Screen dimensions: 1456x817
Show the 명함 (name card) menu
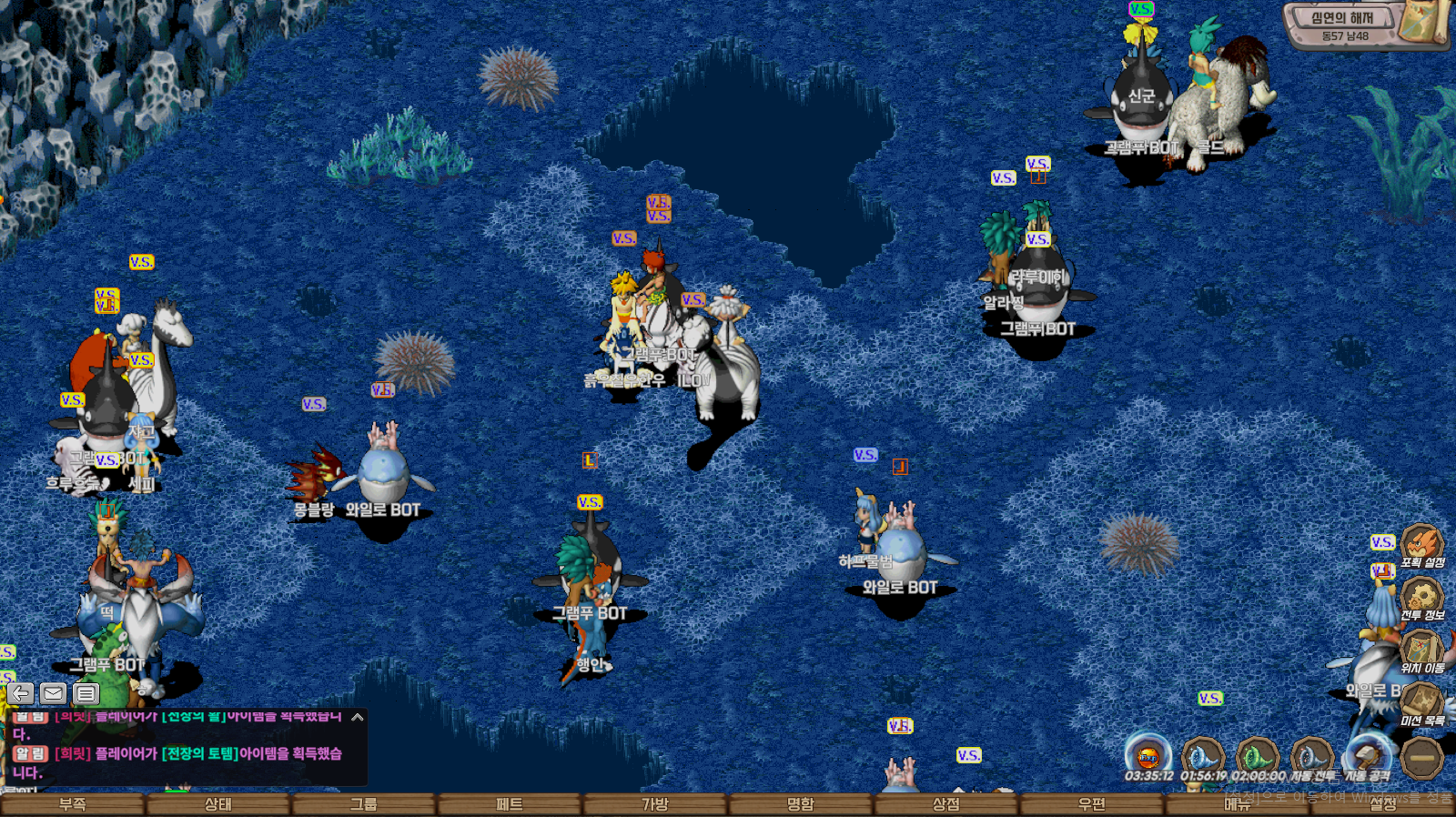[x=801, y=804]
